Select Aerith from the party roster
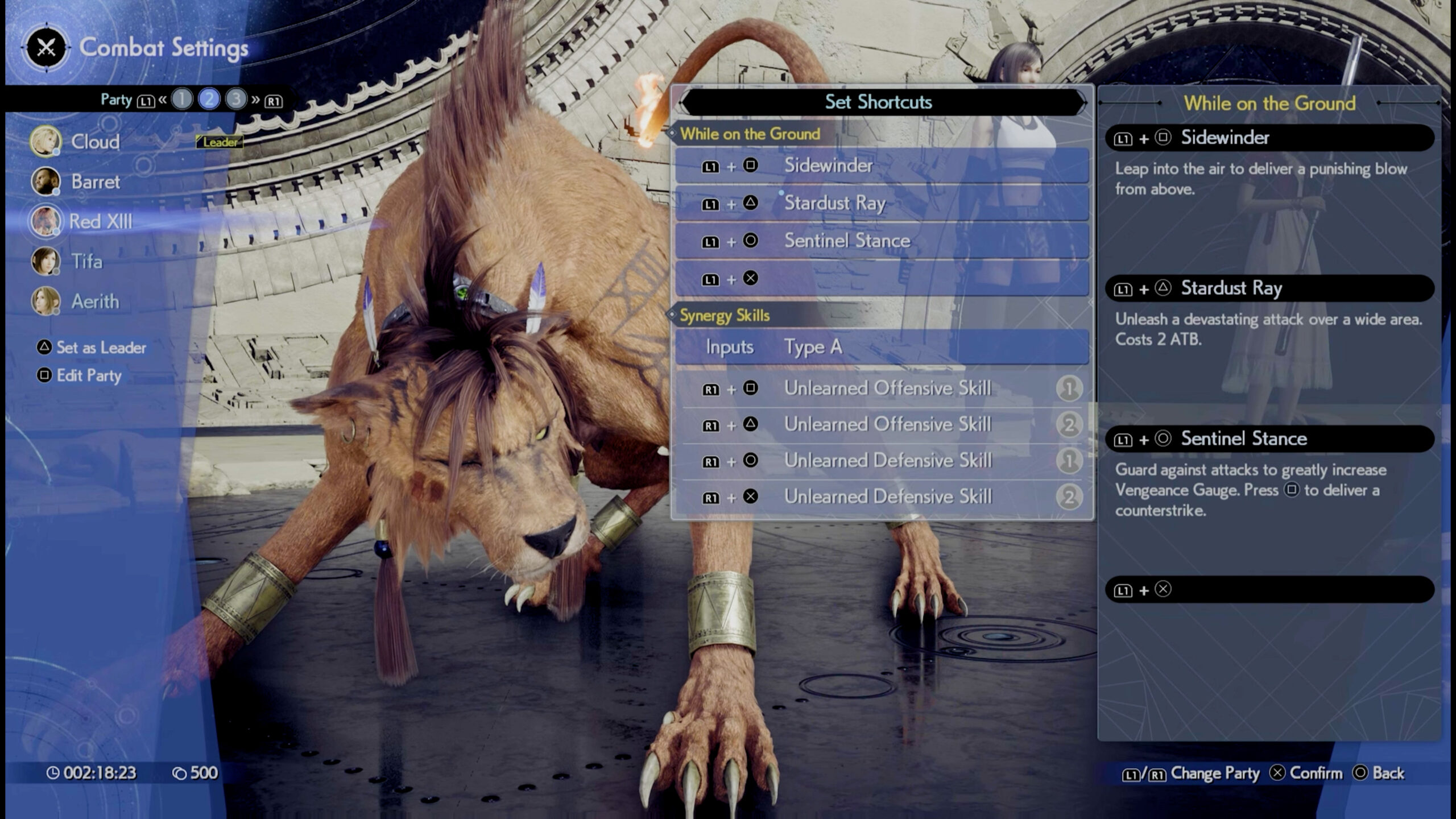 click(94, 301)
